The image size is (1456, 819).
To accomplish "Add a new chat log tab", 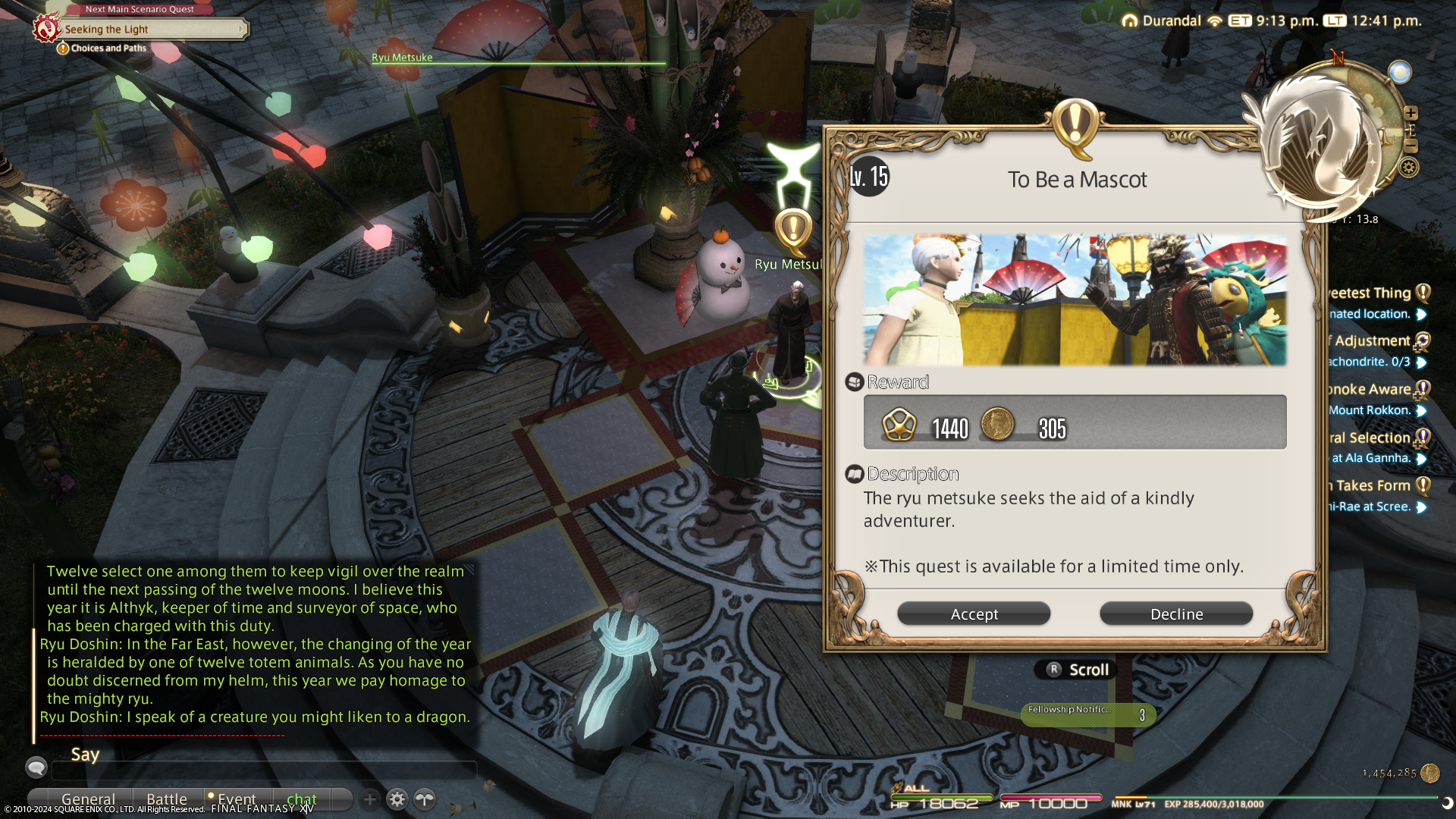I will (370, 799).
